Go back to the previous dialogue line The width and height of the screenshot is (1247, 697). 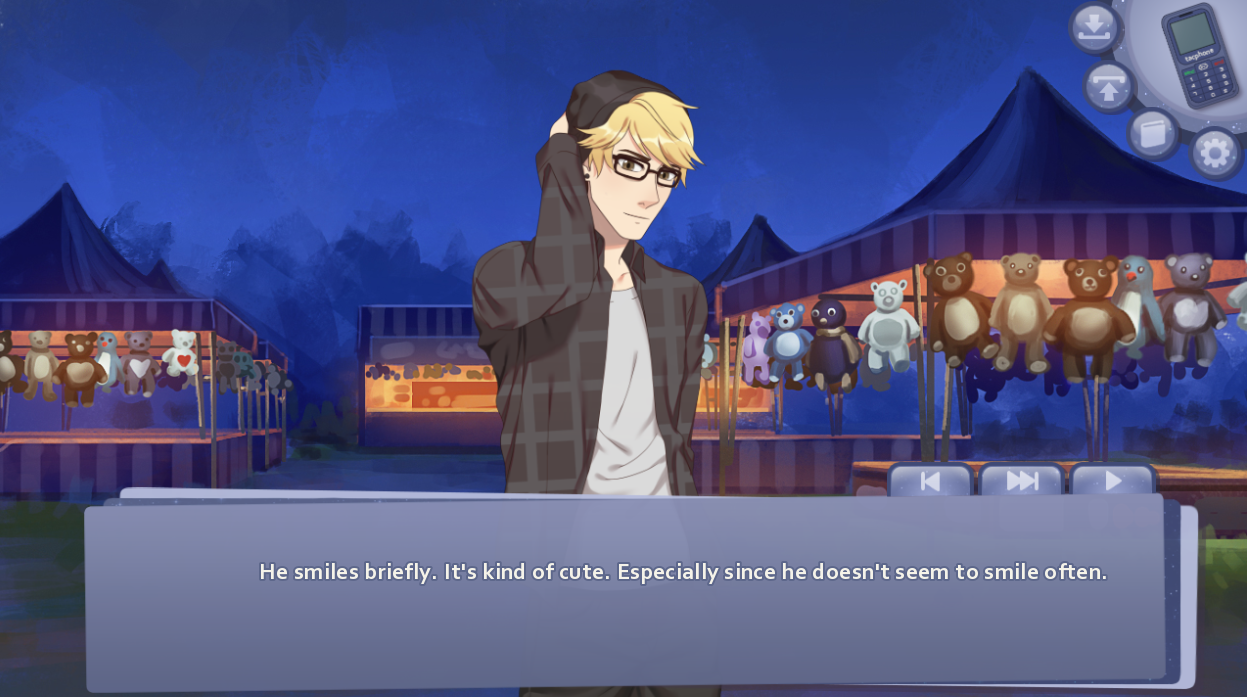pyautogui.click(x=930, y=481)
